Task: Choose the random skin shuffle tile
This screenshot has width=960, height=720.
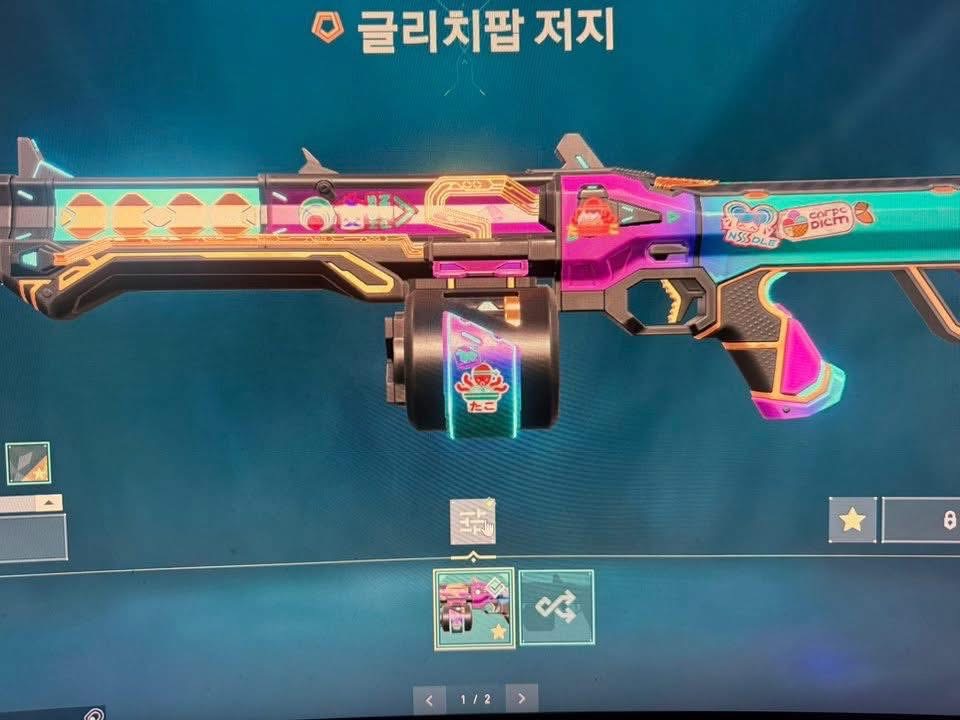Action: point(556,607)
